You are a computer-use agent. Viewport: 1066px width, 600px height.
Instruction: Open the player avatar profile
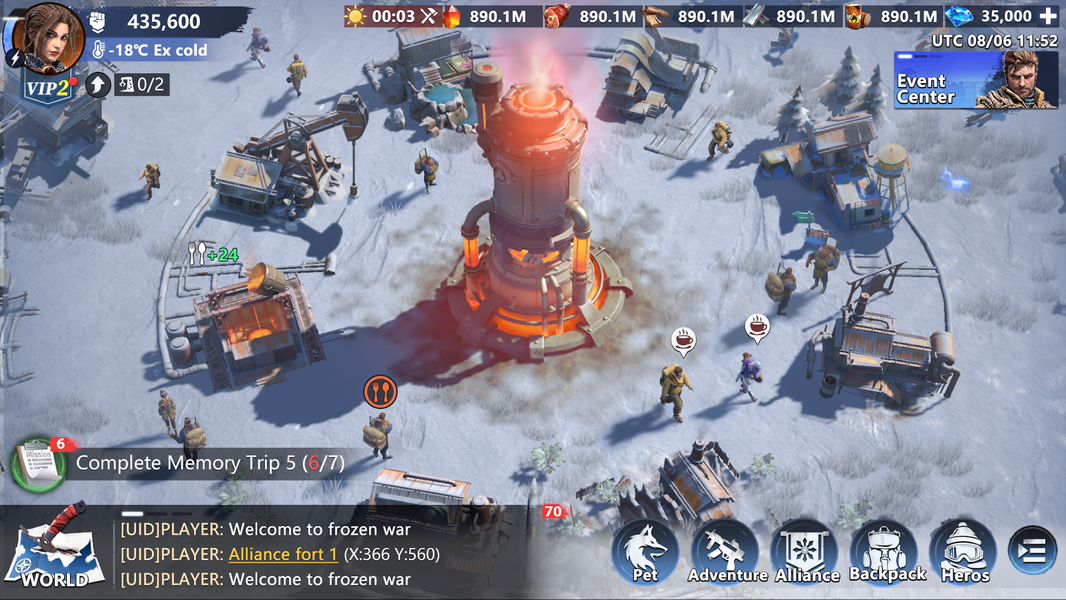pyautogui.click(x=52, y=37)
